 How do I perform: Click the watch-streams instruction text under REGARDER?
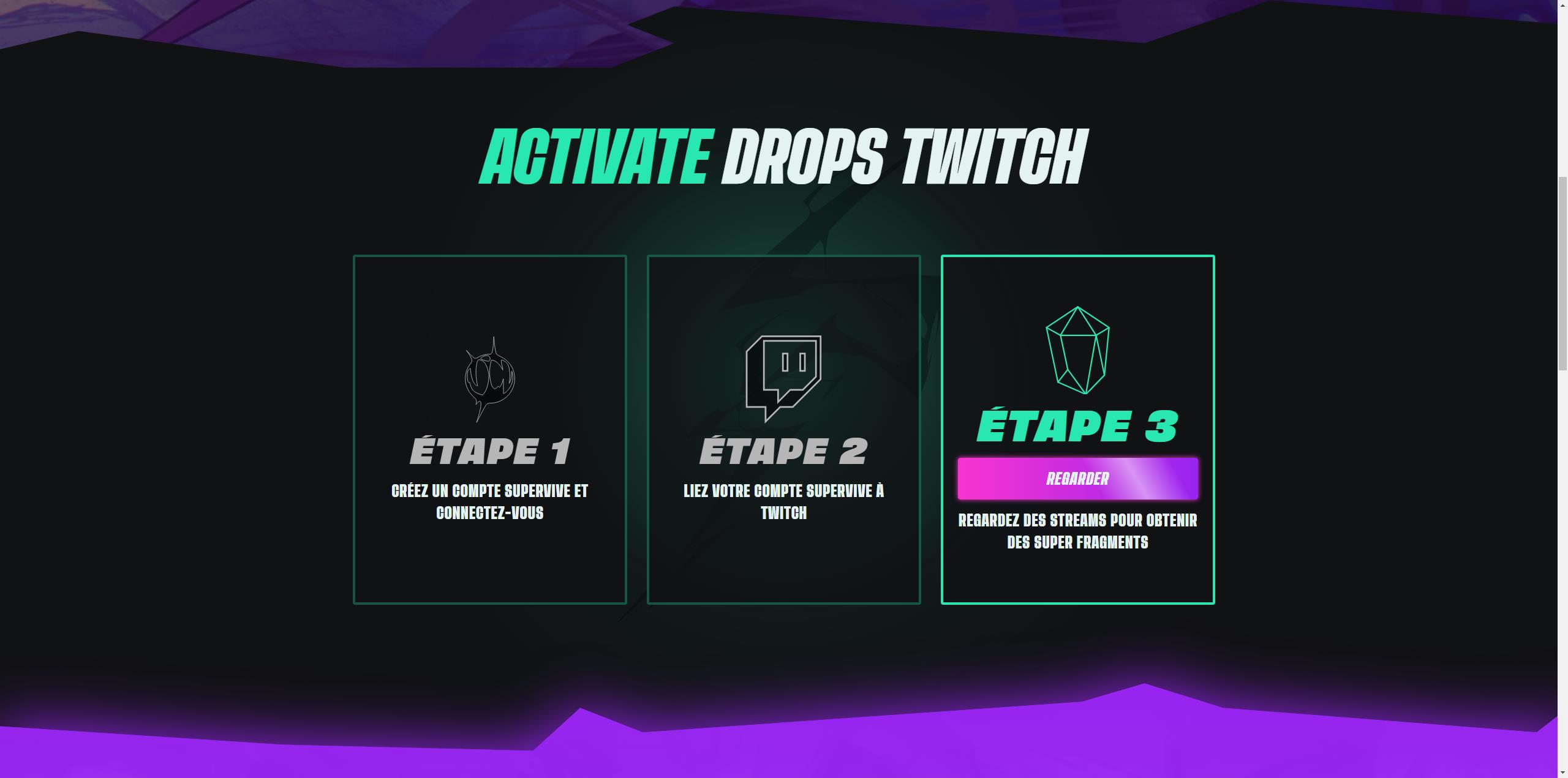coord(1078,531)
